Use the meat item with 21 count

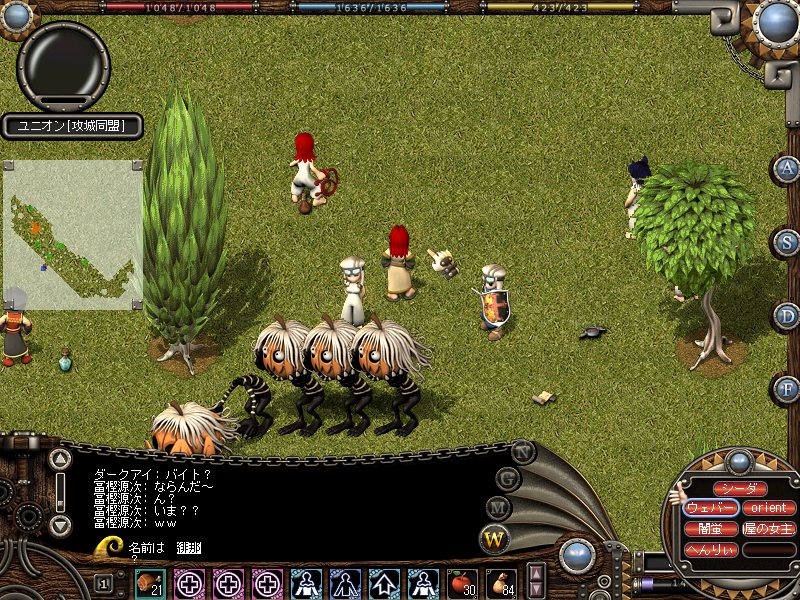pos(151,582)
